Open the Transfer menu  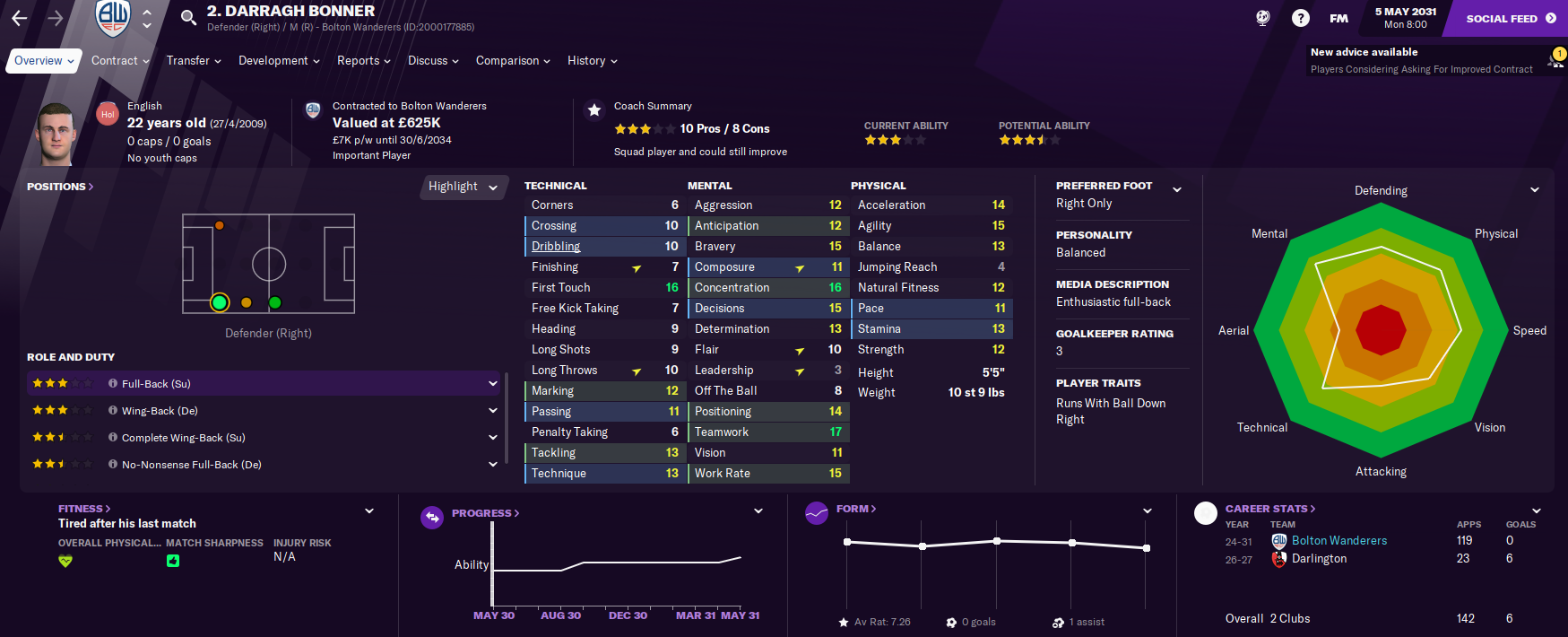[193, 61]
